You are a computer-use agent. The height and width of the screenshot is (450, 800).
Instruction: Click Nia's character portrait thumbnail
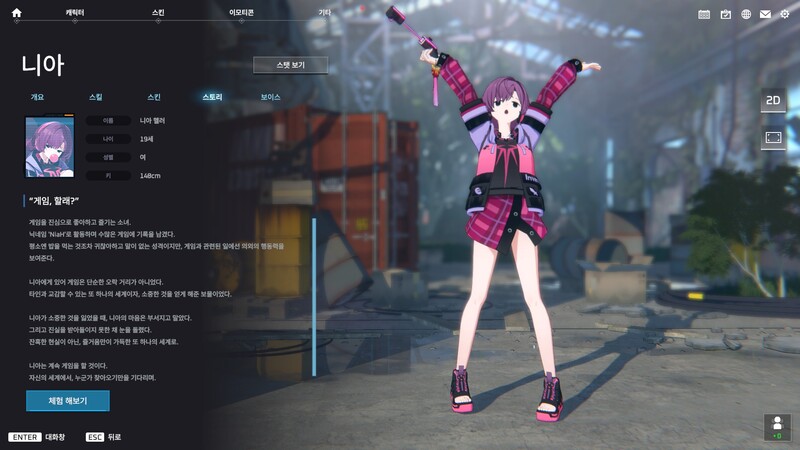pyautogui.click(x=50, y=146)
